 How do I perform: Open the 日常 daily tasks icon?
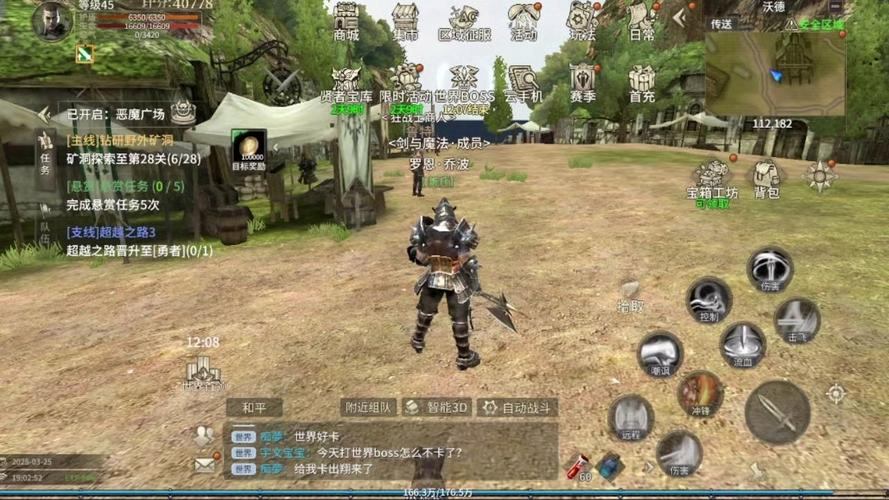click(641, 20)
